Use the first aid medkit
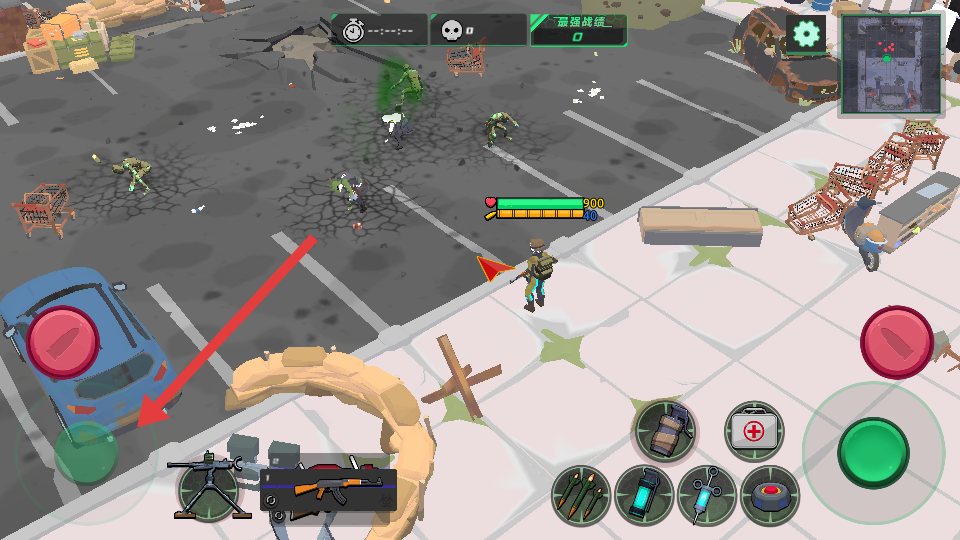This screenshot has height=540, width=960. [754, 432]
